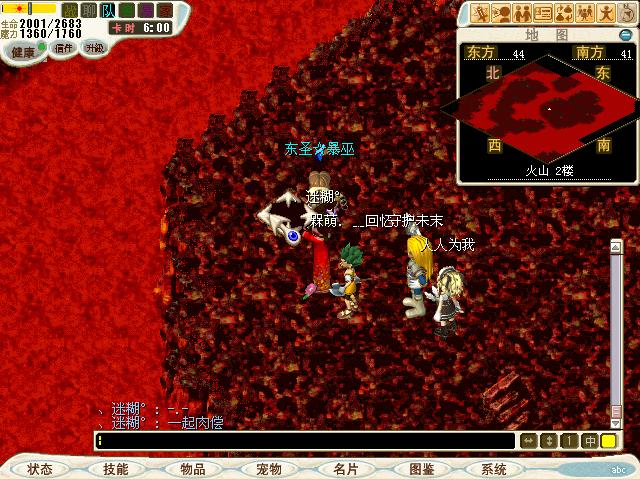The height and width of the screenshot is (480, 640).
Task: Select the yellow chat color swatch
Action: [609, 440]
